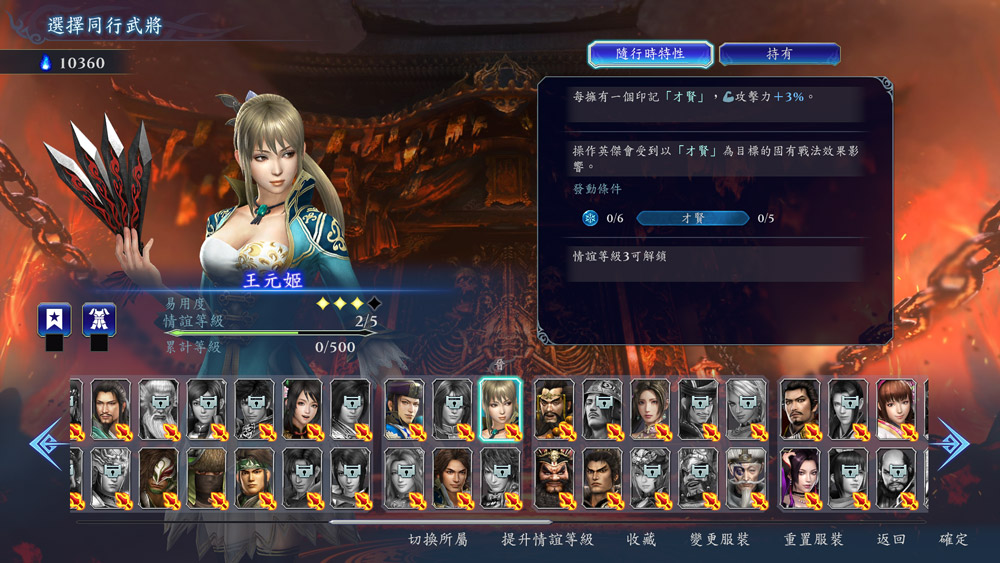This screenshot has height=563, width=1000.
Task: Pick the white-and-red masked officer portrait
Action: point(159,478)
